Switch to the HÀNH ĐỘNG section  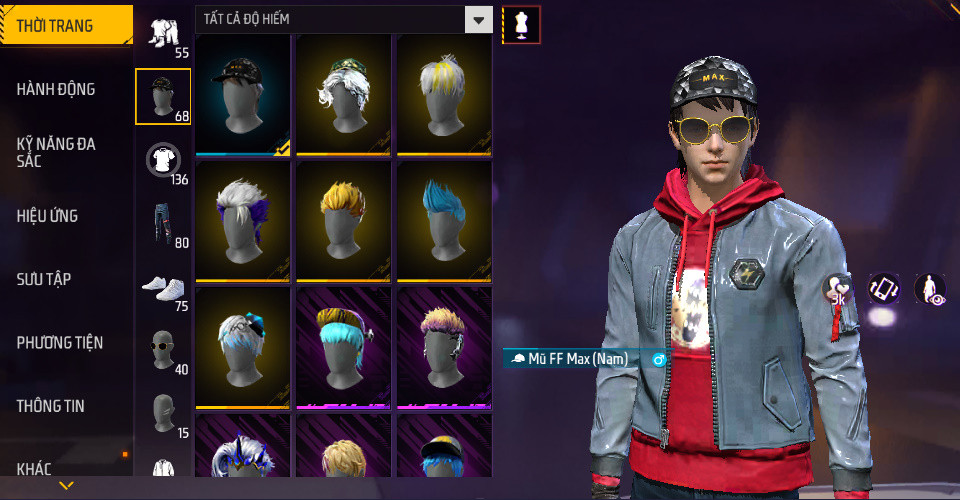(x=56, y=89)
